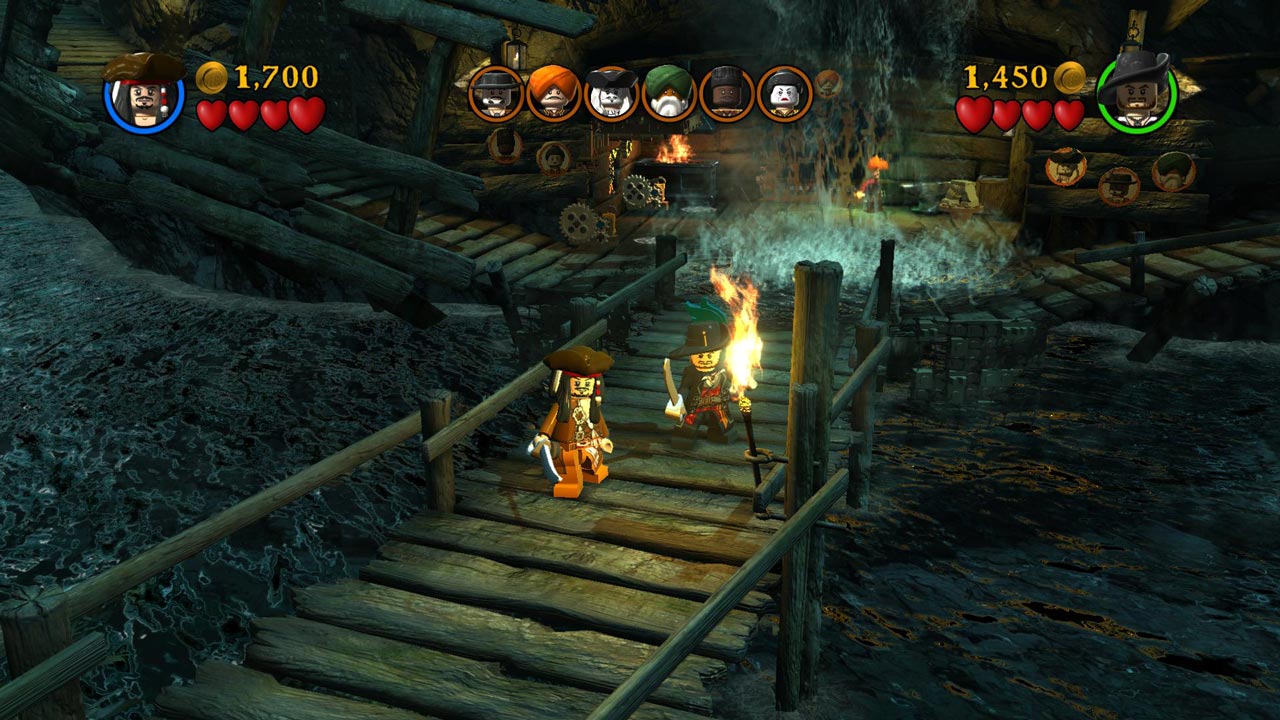Pick the black-hatted pirate portrait on the far left

495,95
